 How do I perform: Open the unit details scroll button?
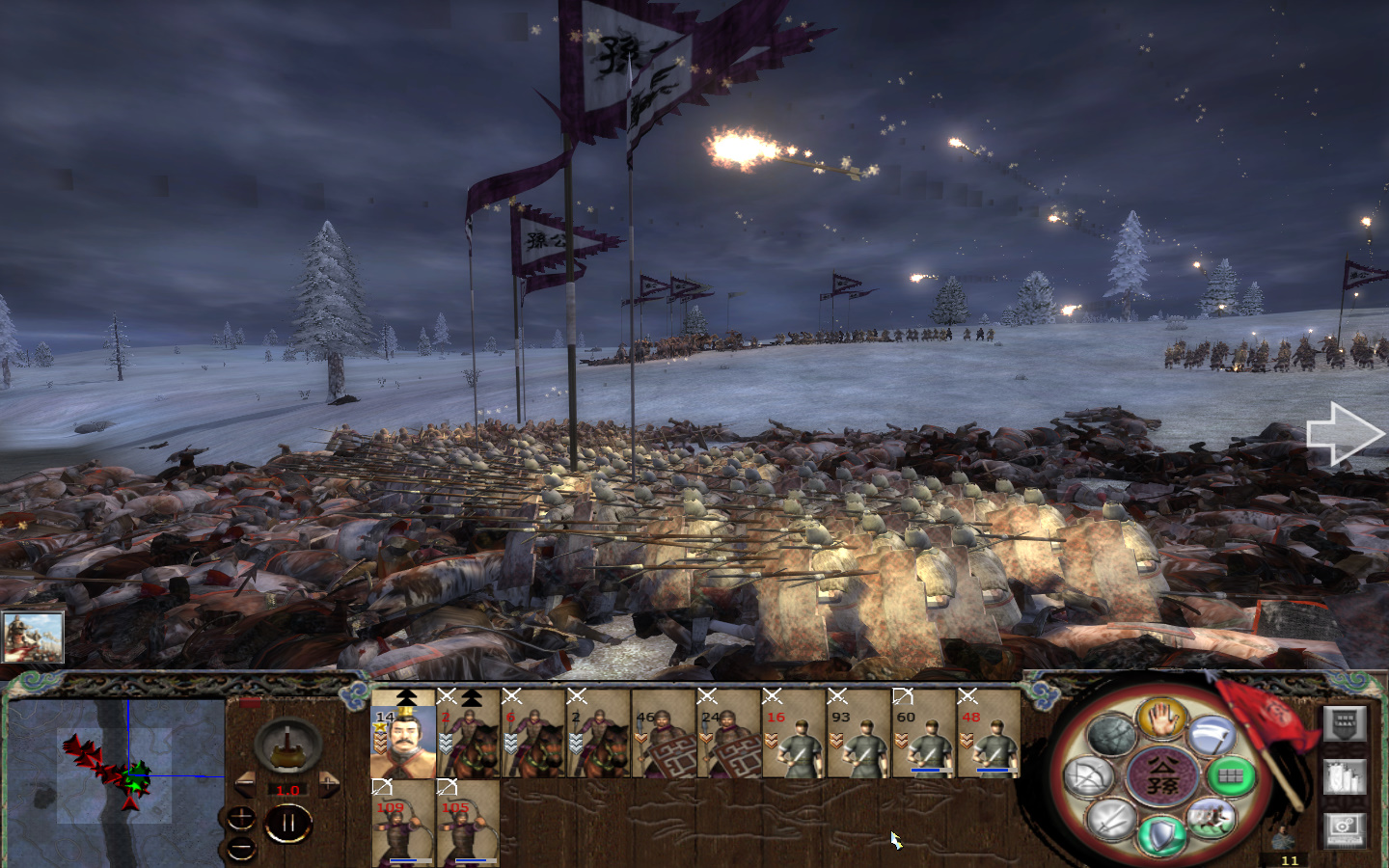(x=1344, y=778)
